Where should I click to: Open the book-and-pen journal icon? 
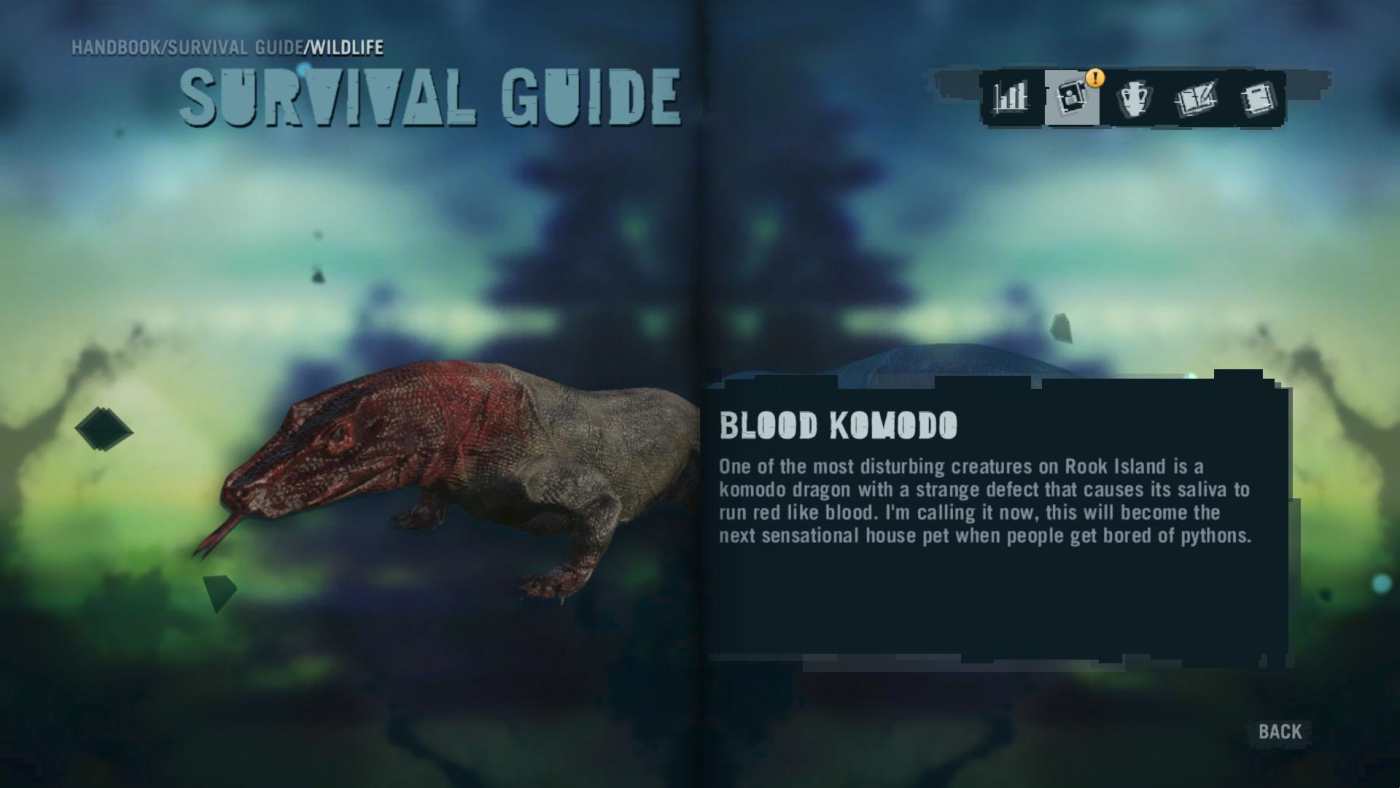click(x=1196, y=97)
